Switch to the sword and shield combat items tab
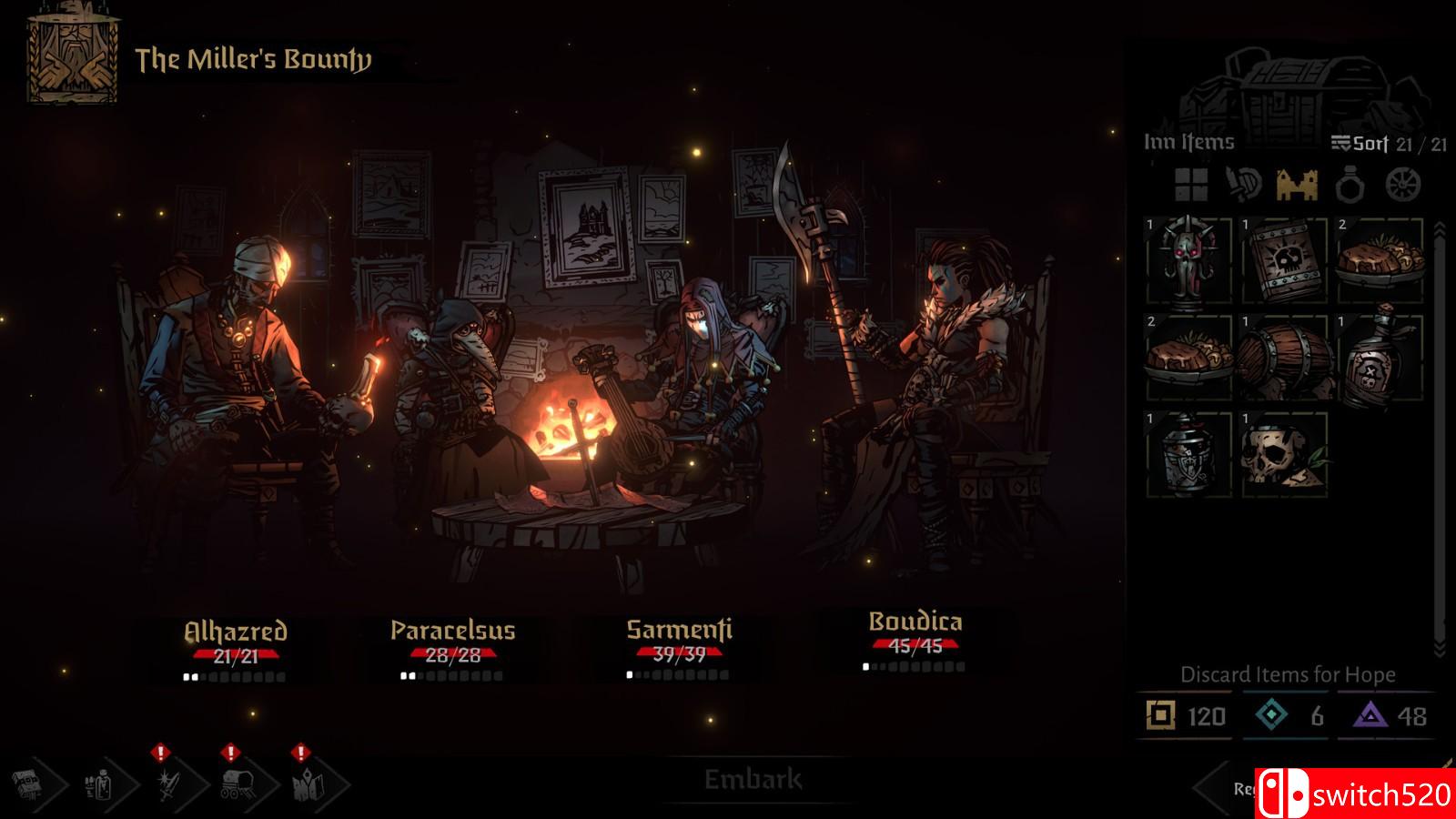This screenshot has height=819, width=1456. coord(1242,185)
